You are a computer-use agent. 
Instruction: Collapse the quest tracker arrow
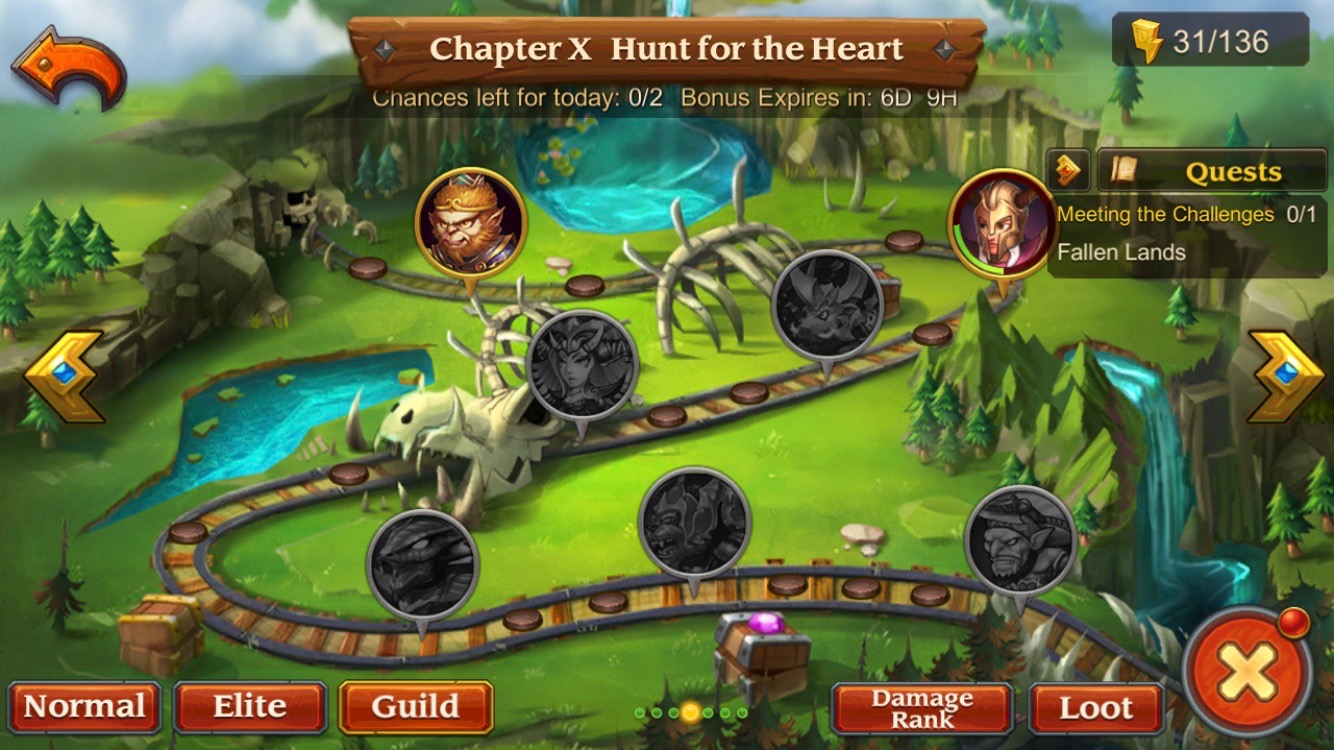[x=1068, y=172]
